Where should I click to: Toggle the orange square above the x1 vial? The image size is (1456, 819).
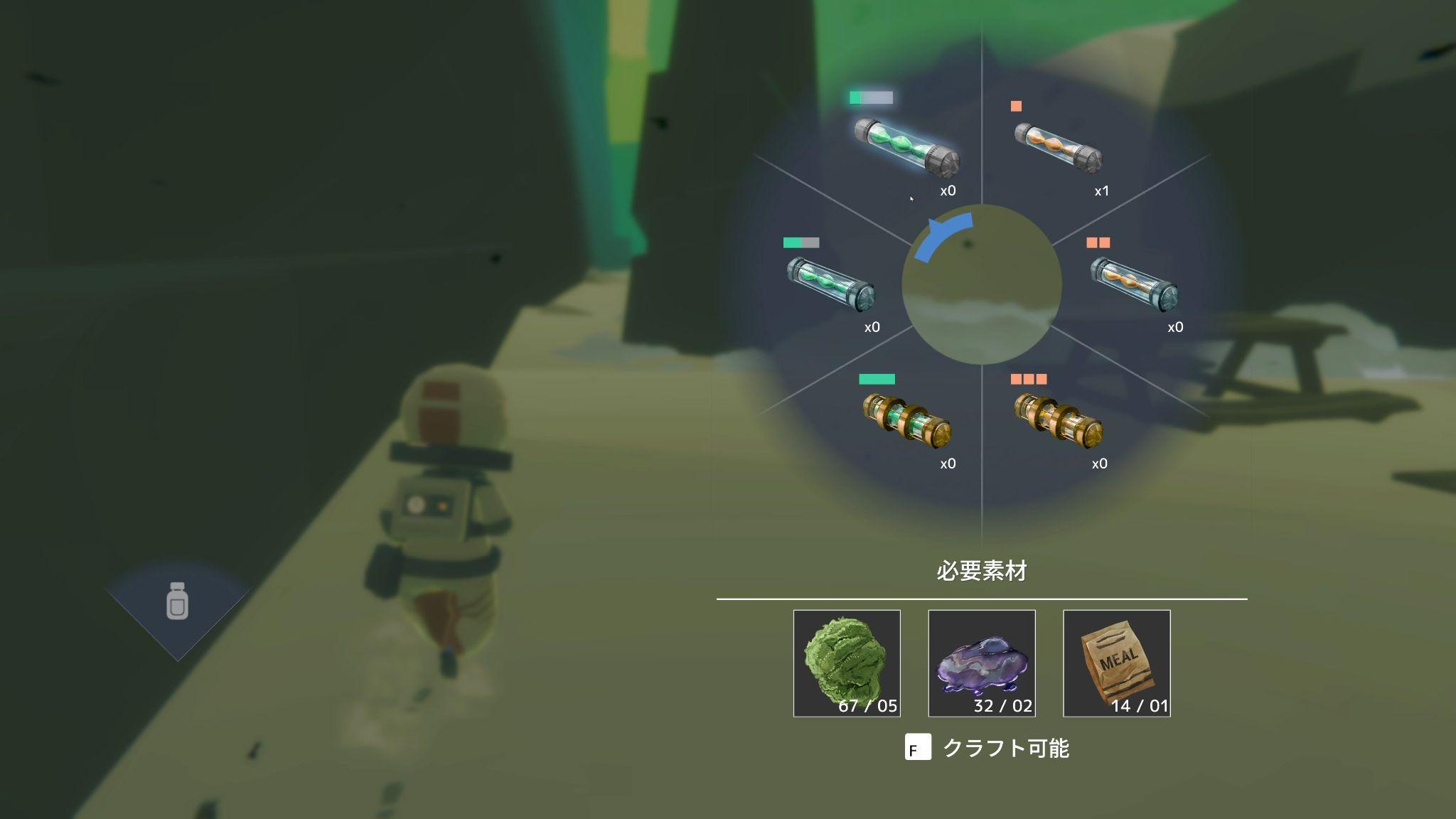(1016, 105)
